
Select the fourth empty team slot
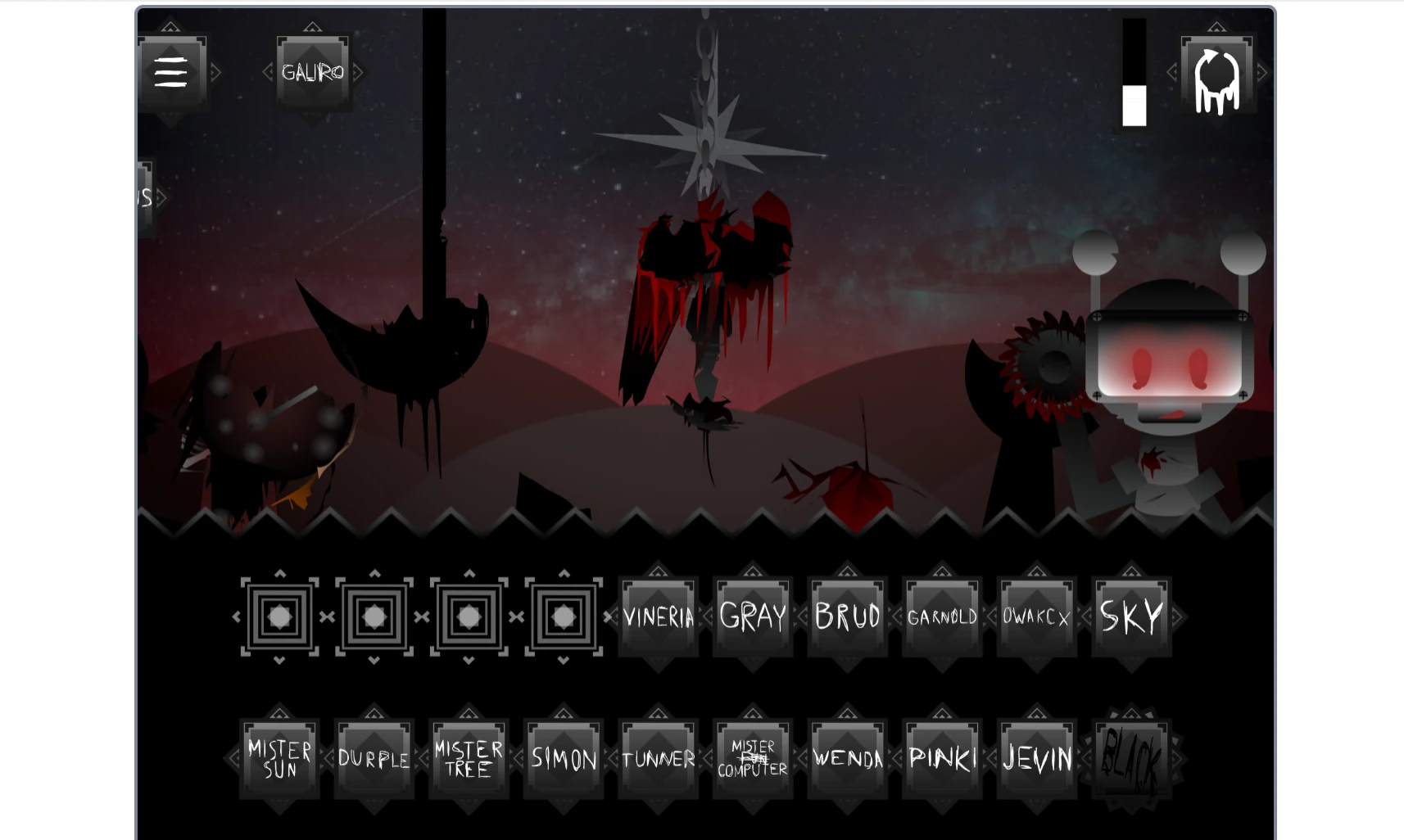(563, 616)
